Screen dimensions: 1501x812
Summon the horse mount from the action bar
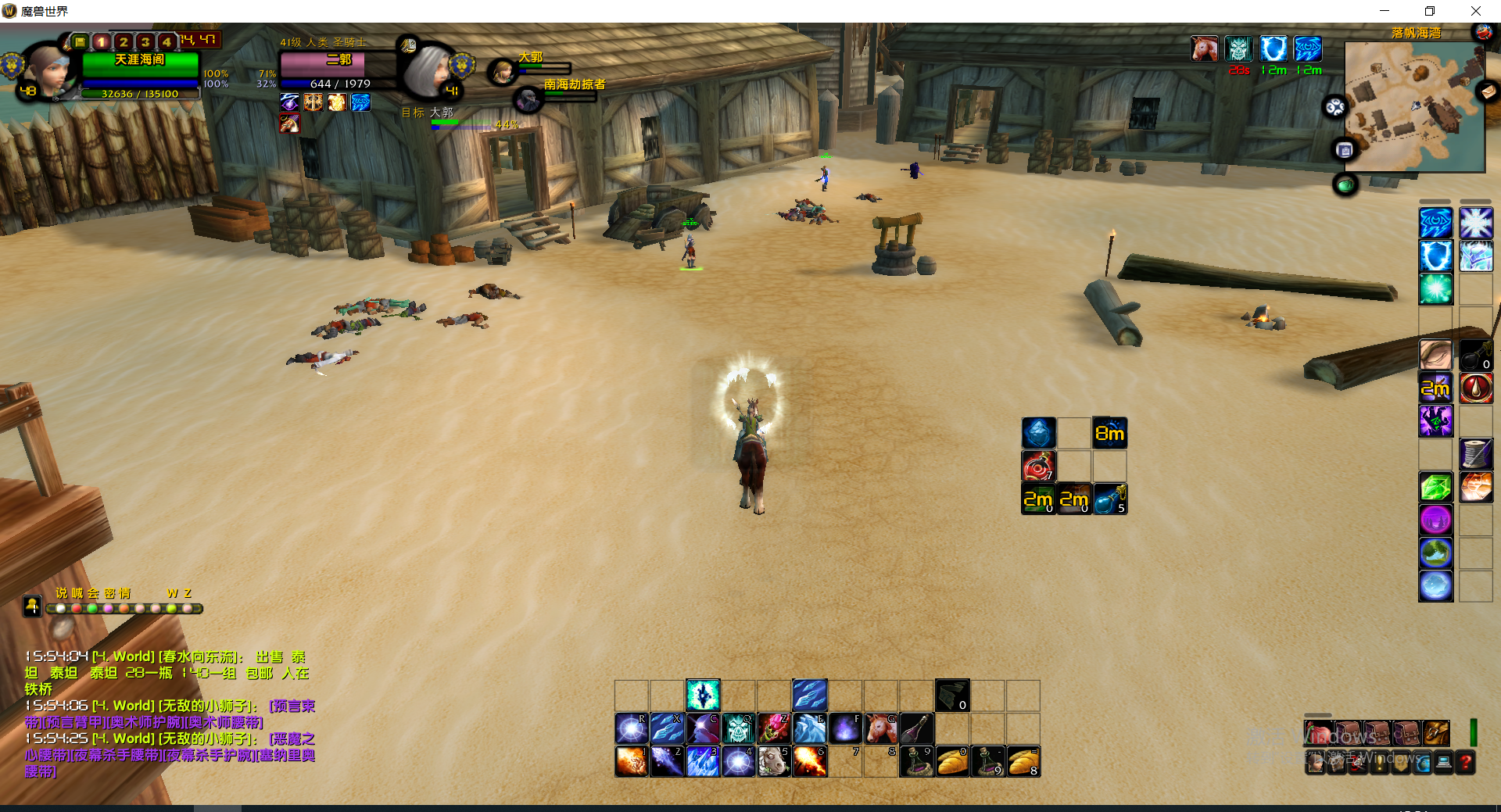pyautogui.click(x=880, y=728)
